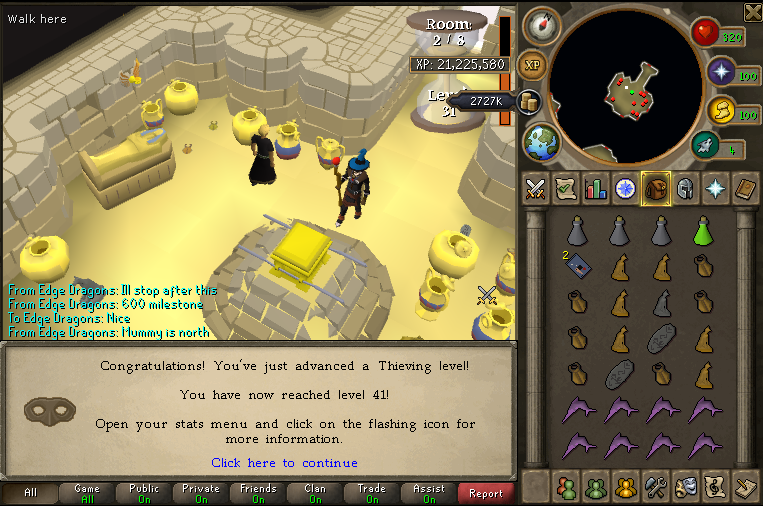Open the Settings wrench tab
Screen dimensions: 763x506
click(657, 487)
